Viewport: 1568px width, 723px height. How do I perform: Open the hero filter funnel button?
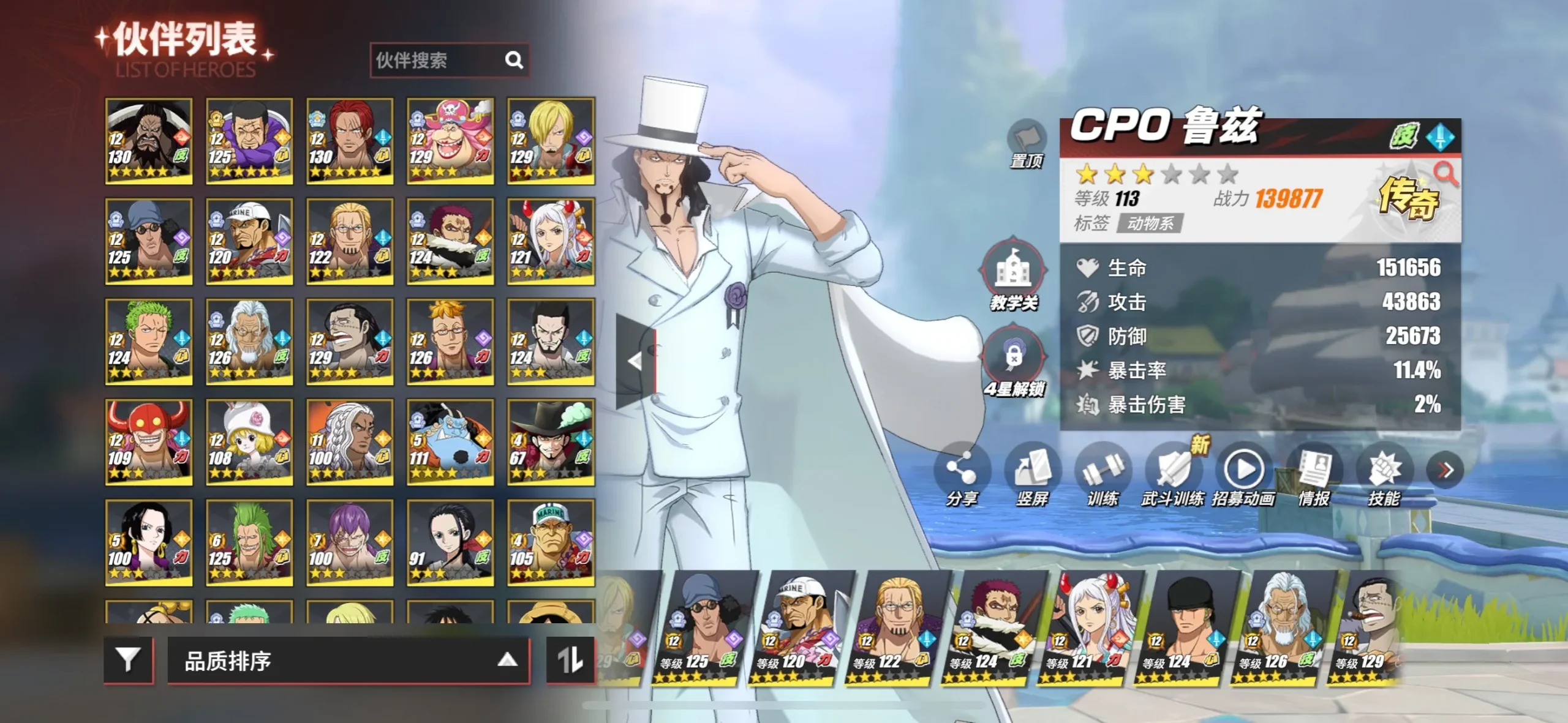coord(128,660)
